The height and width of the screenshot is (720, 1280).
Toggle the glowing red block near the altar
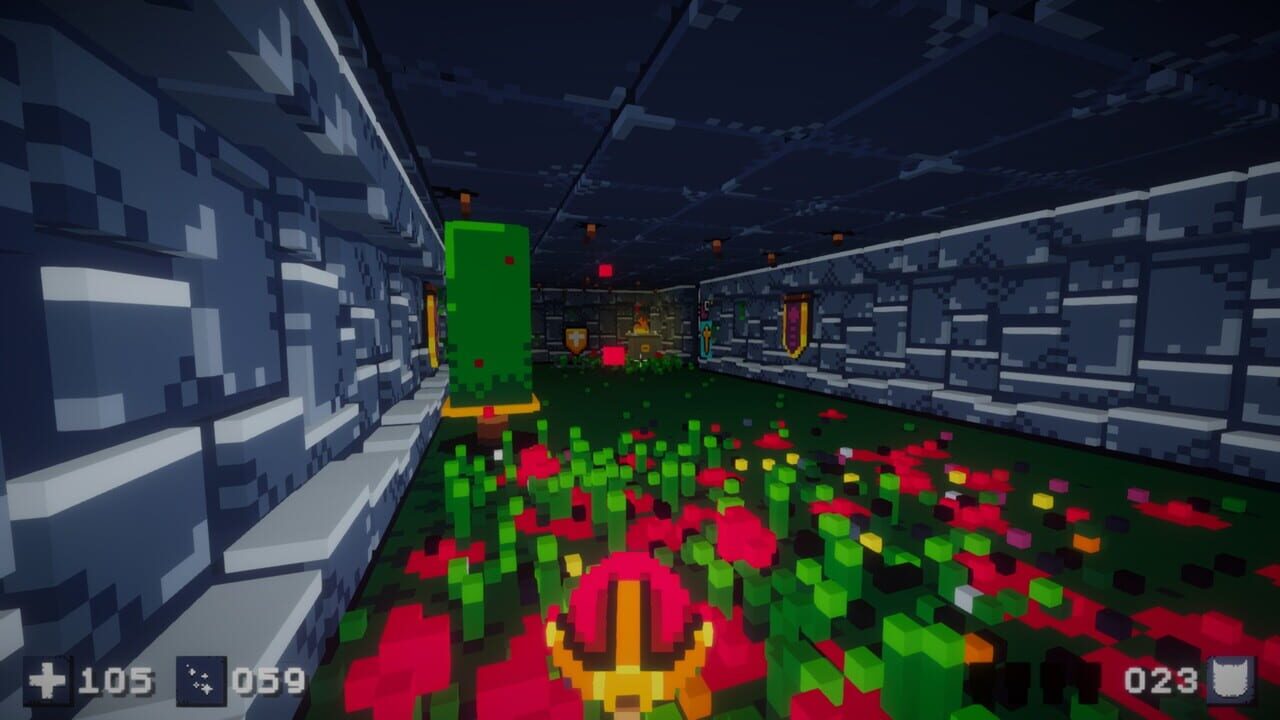(613, 355)
